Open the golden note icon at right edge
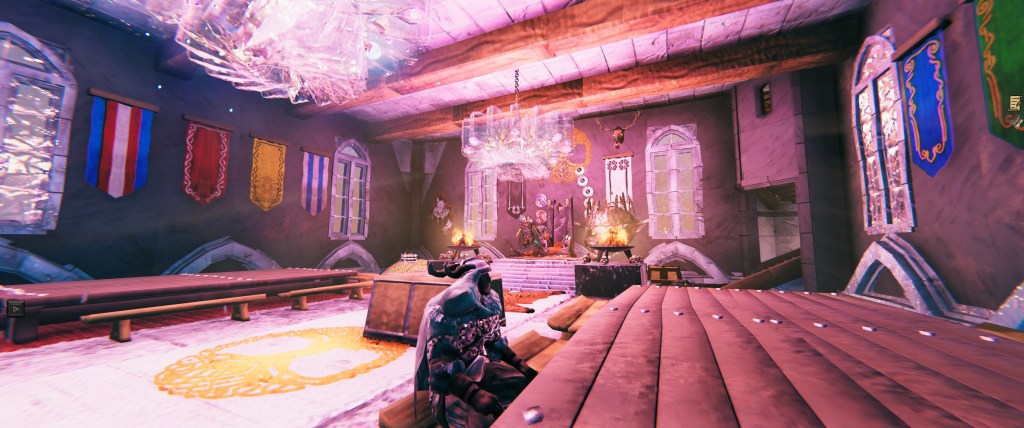 [1017, 103]
